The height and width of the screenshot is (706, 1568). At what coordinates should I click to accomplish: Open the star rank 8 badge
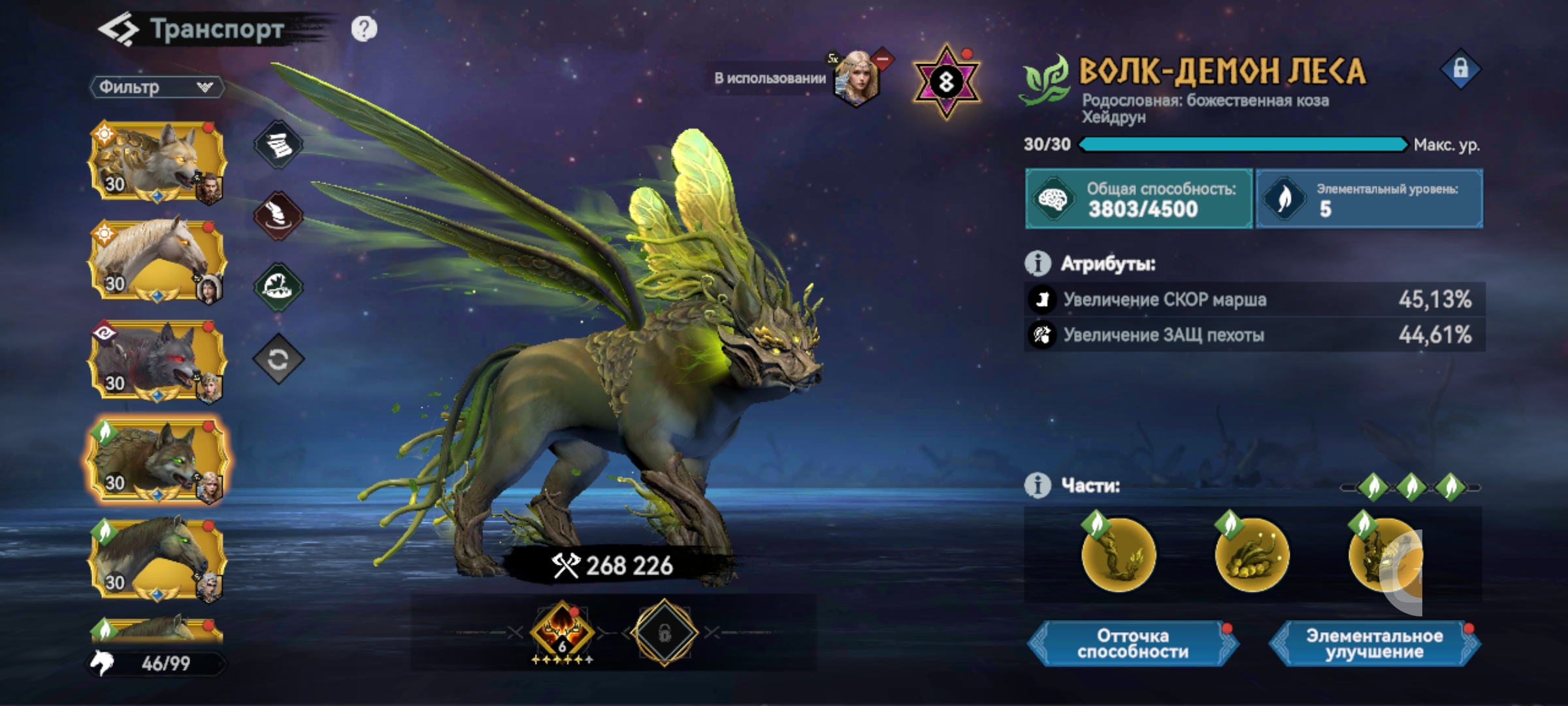coord(946,82)
